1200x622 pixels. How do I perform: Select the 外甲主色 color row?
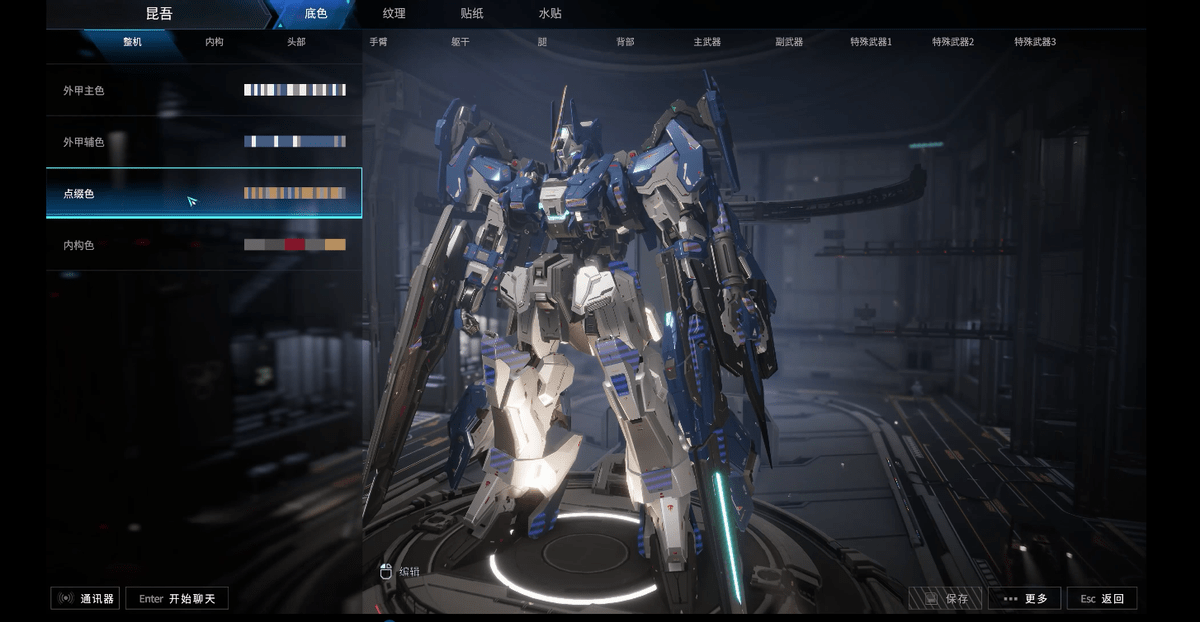(x=204, y=90)
